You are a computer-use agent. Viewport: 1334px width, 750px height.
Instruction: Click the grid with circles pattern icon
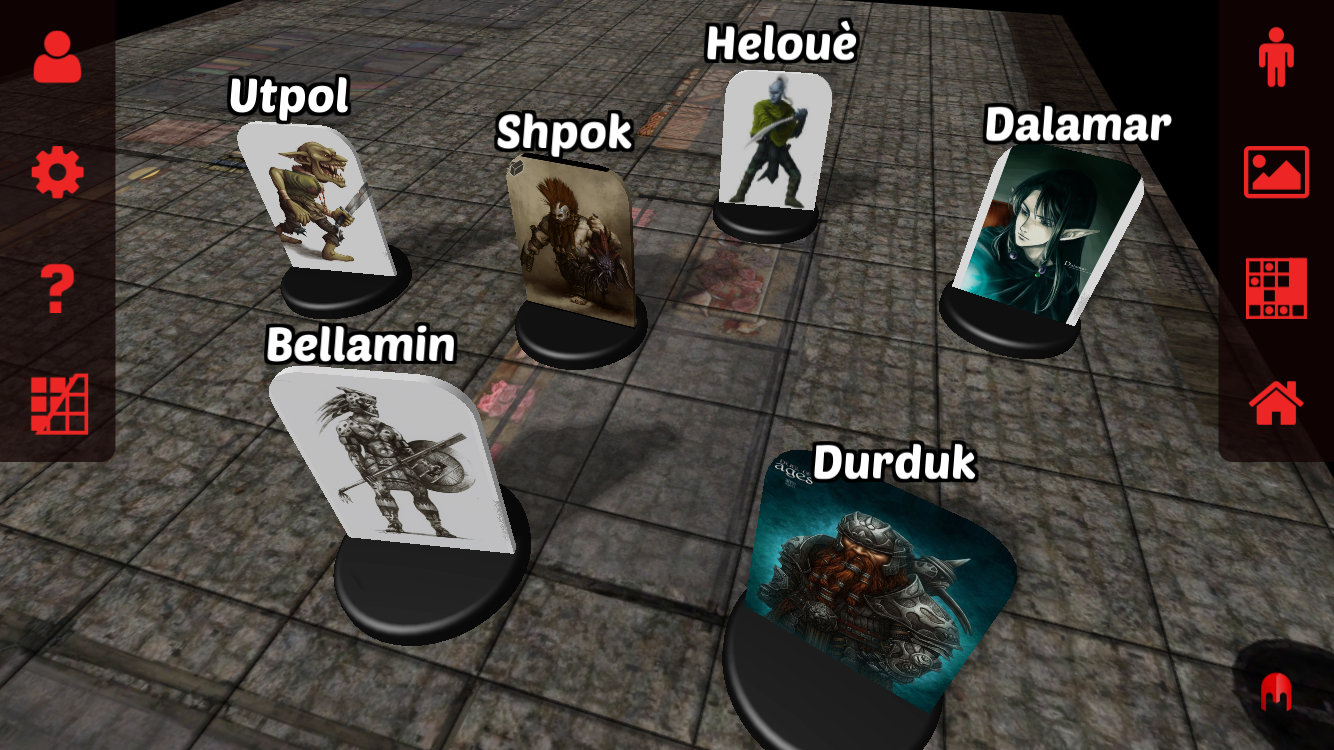pyautogui.click(x=1276, y=288)
